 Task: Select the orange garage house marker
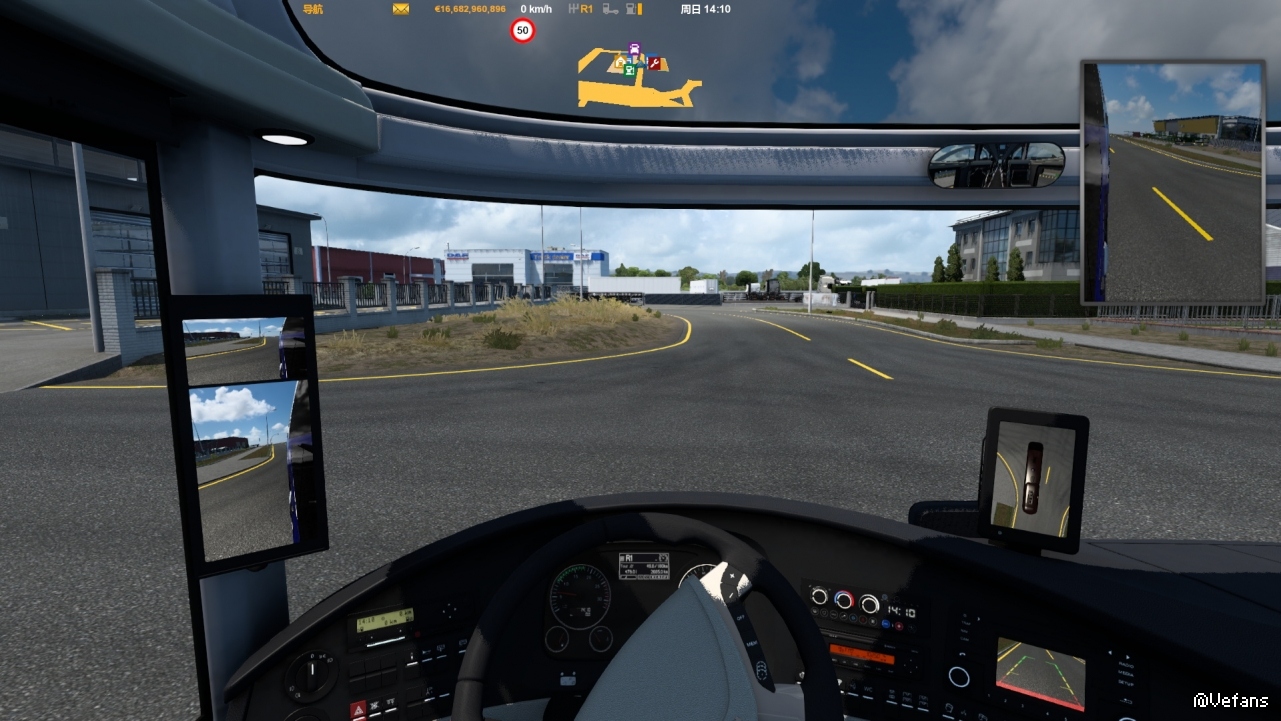click(x=620, y=62)
